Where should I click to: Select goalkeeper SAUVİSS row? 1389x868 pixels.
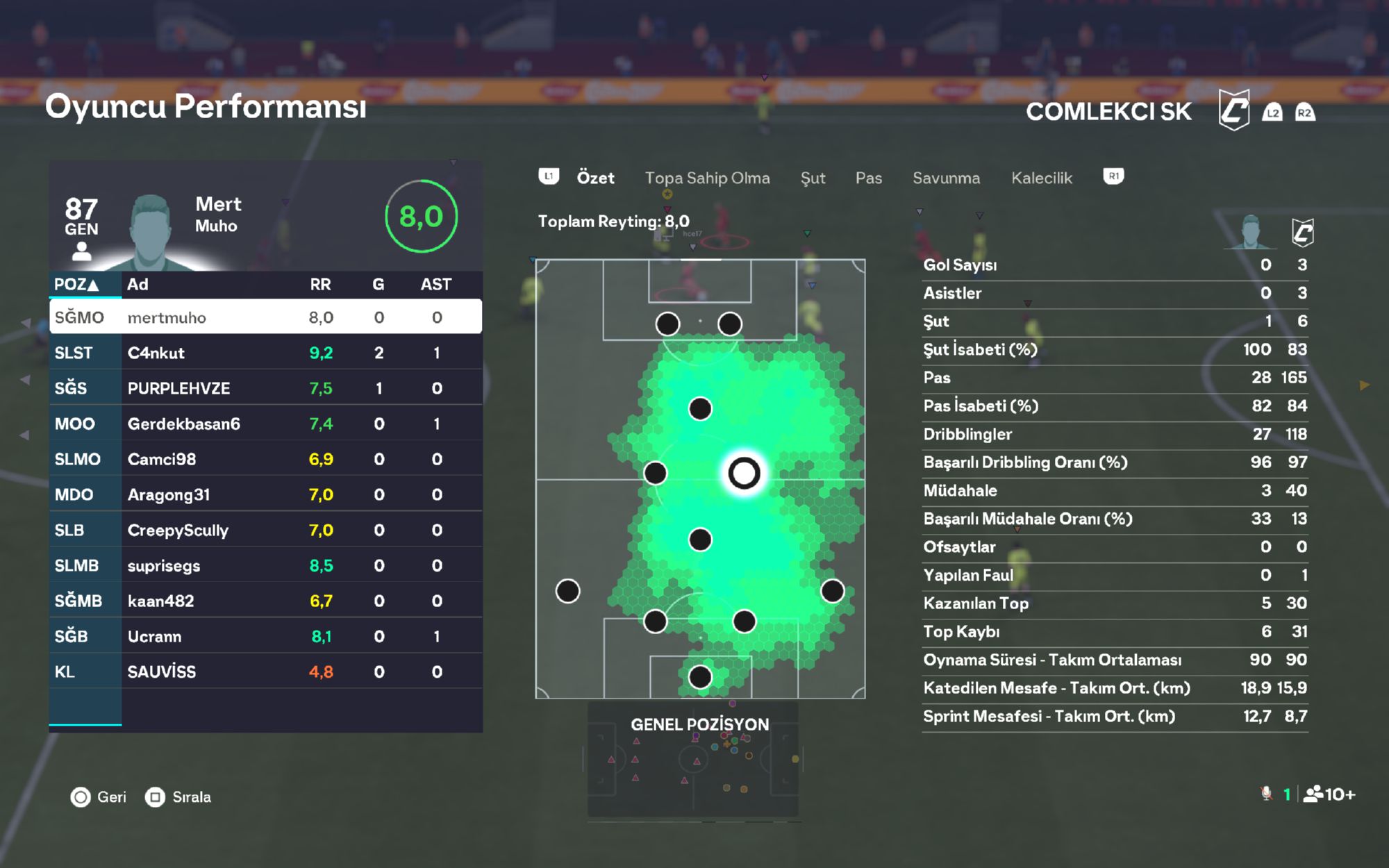(x=265, y=671)
